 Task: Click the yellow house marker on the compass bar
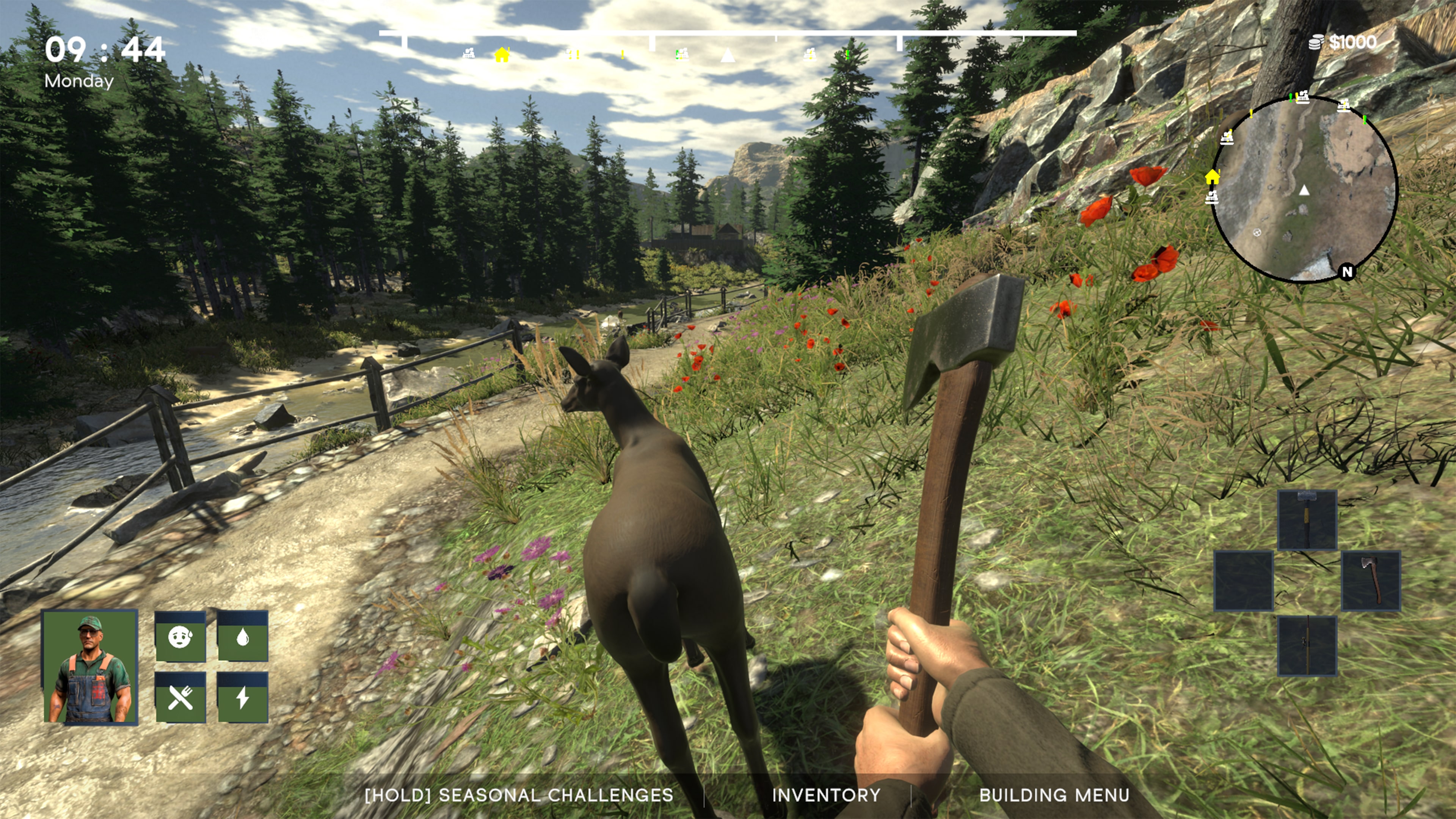pos(501,55)
